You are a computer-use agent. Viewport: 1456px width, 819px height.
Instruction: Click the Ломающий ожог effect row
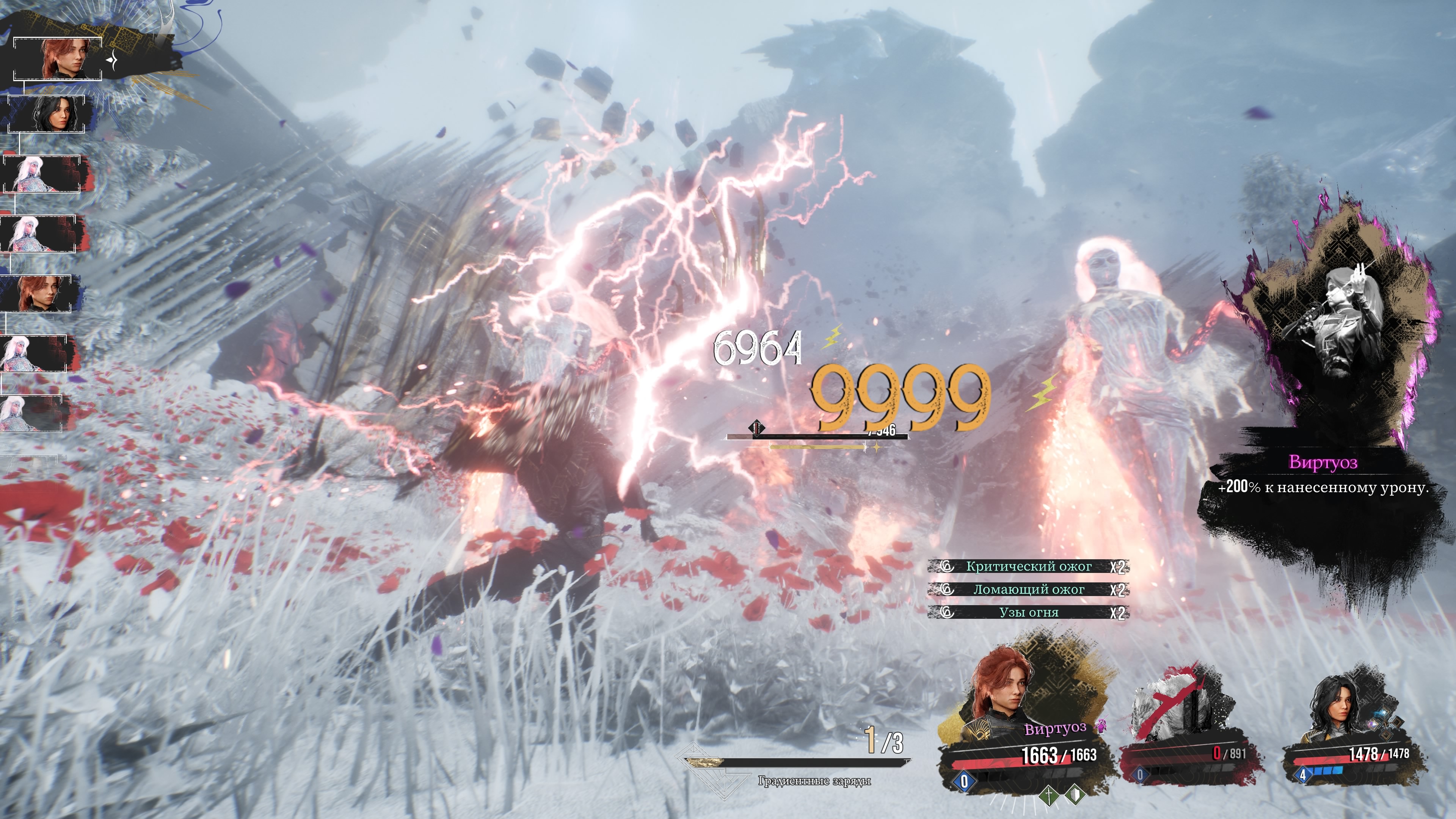tap(1028, 590)
